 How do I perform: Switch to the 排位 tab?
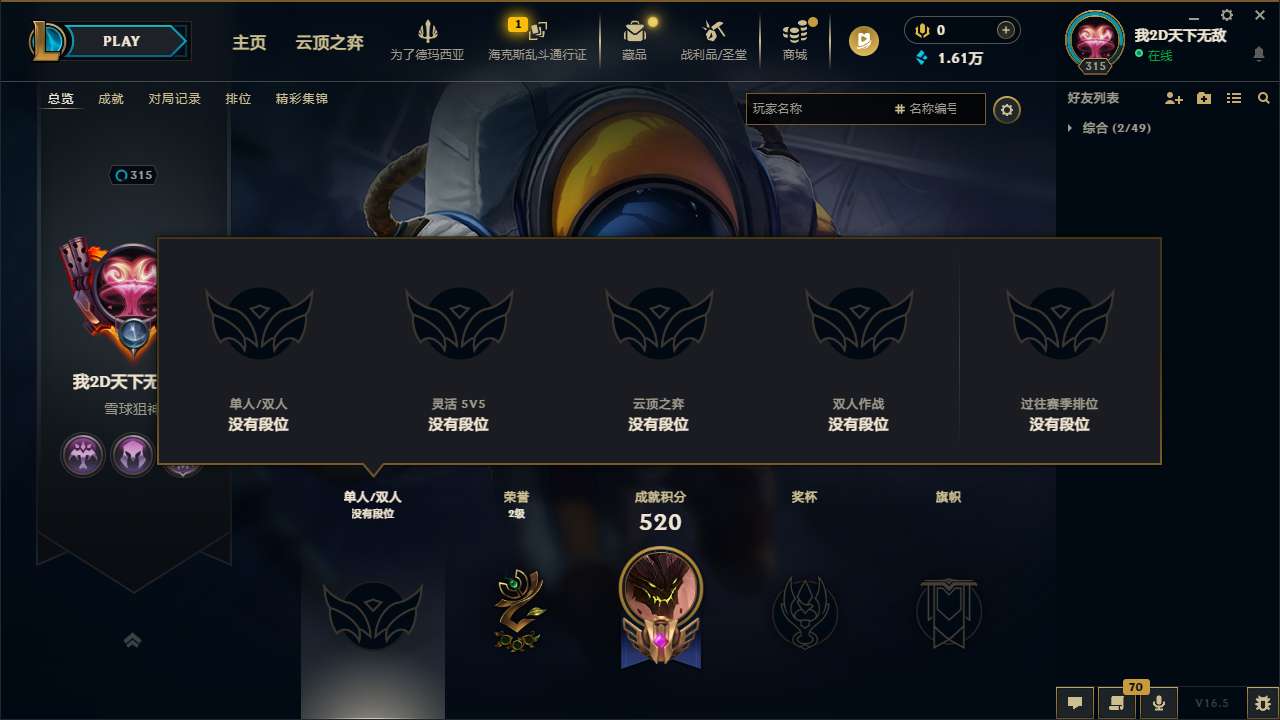[239, 99]
